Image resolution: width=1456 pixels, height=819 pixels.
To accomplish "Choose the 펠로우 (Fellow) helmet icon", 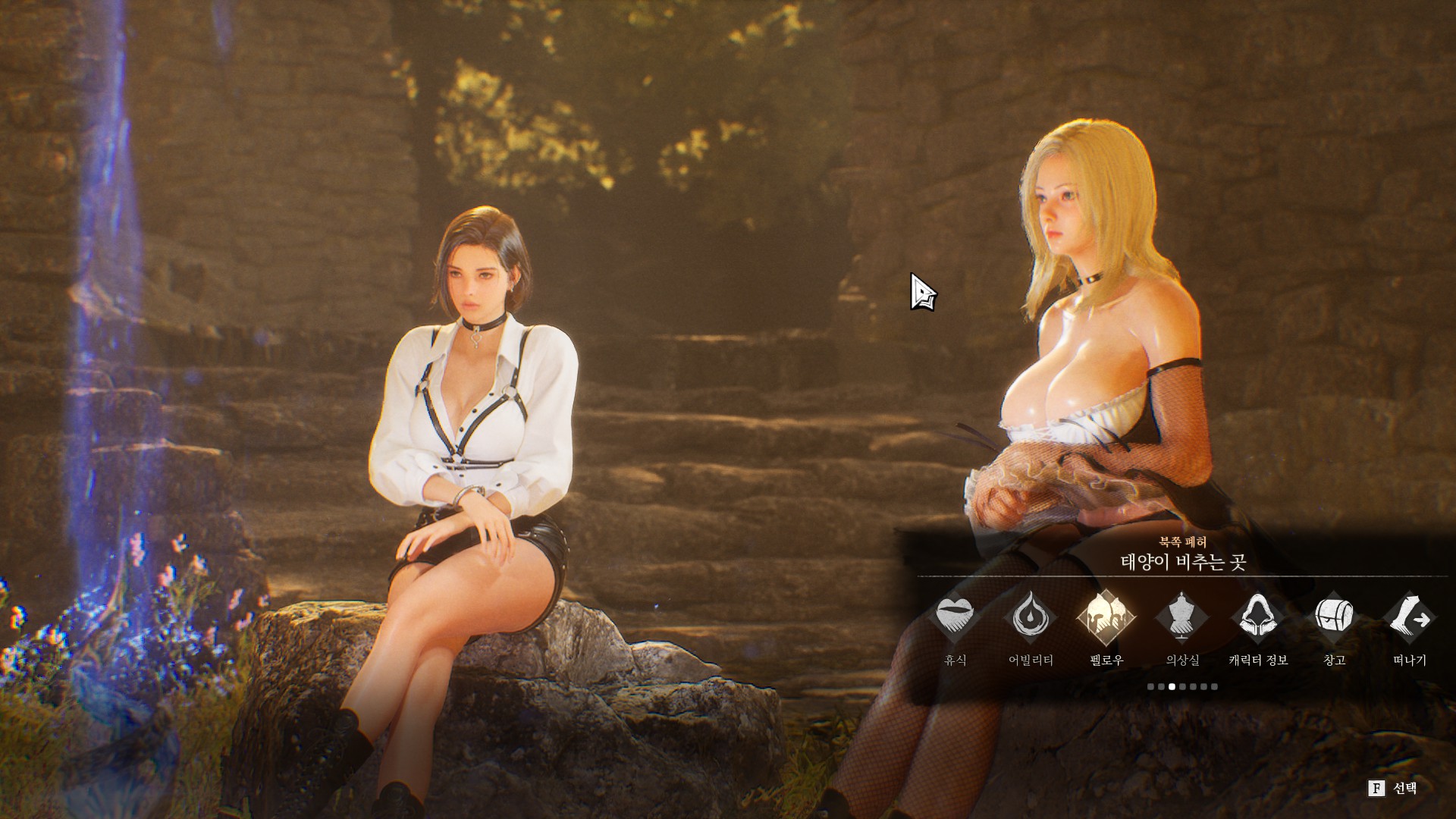I will (x=1106, y=617).
